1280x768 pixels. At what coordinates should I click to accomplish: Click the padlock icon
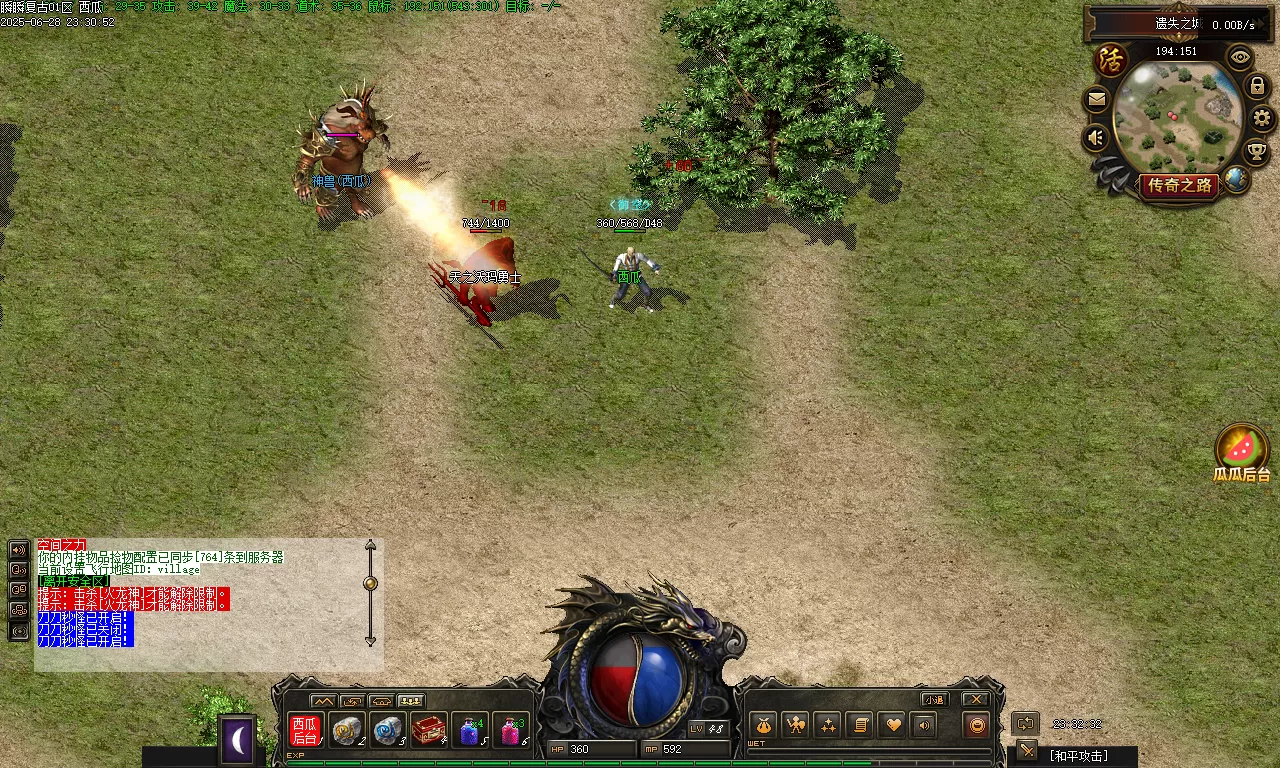(1258, 87)
